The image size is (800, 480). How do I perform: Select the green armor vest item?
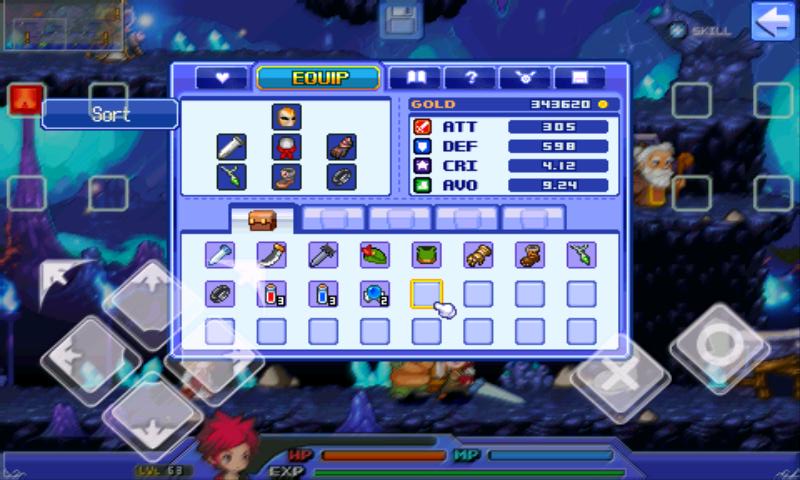[x=427, y=255]
